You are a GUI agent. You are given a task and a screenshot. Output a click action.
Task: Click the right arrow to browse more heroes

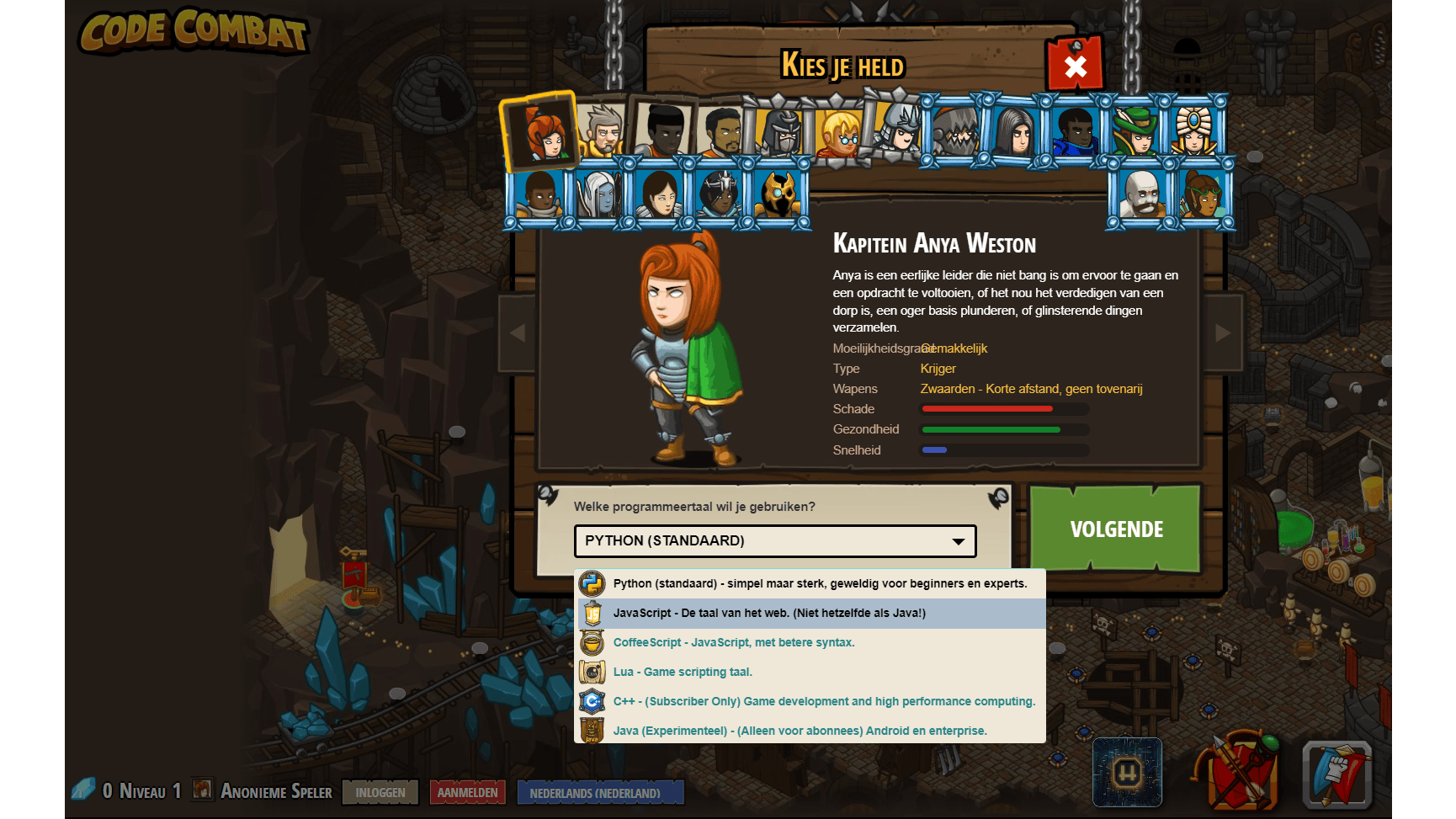coord(1223,332)
